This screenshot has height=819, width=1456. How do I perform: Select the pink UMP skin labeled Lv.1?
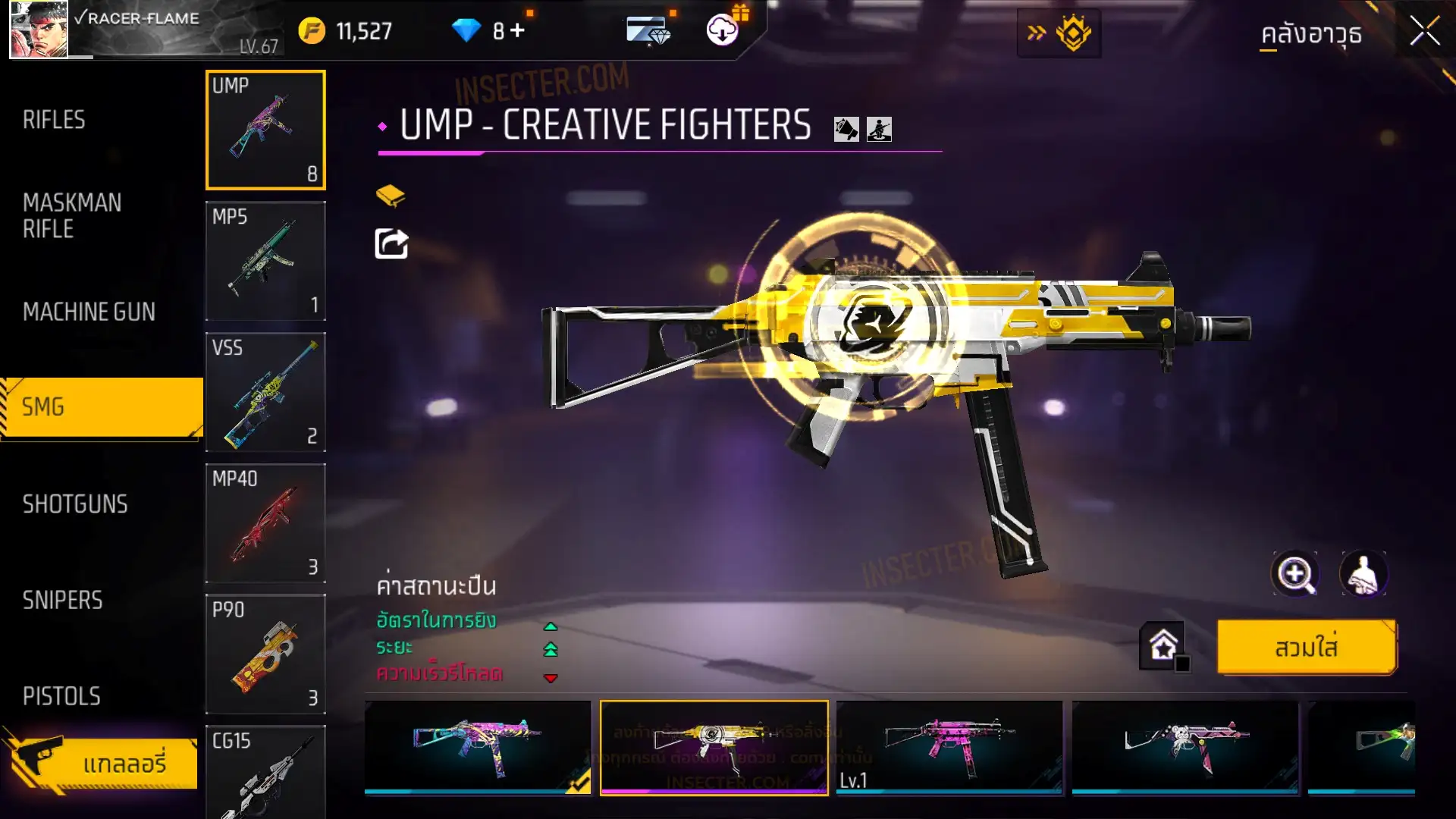949,747
